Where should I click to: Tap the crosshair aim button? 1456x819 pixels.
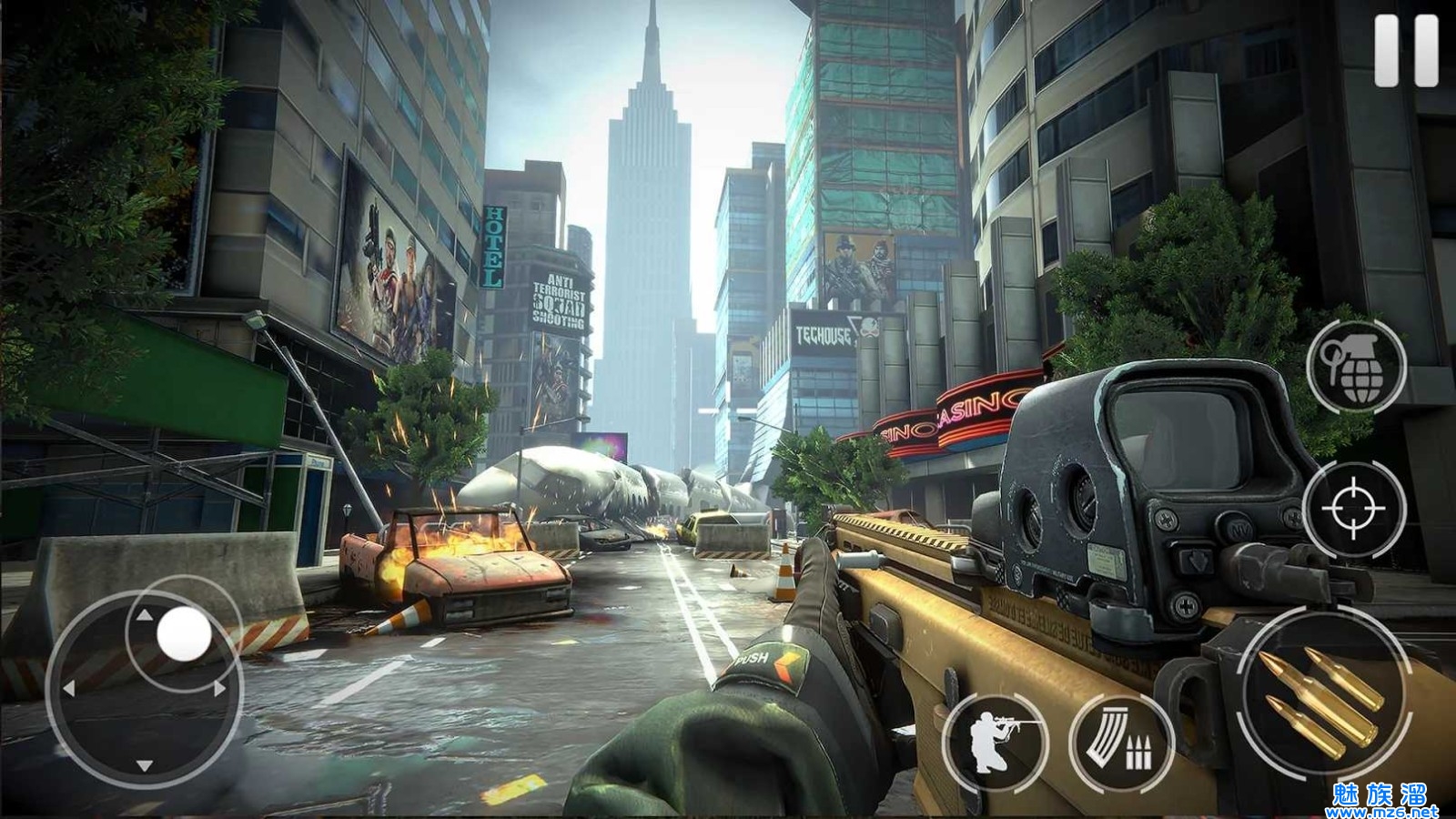(x=1353, y=507)
